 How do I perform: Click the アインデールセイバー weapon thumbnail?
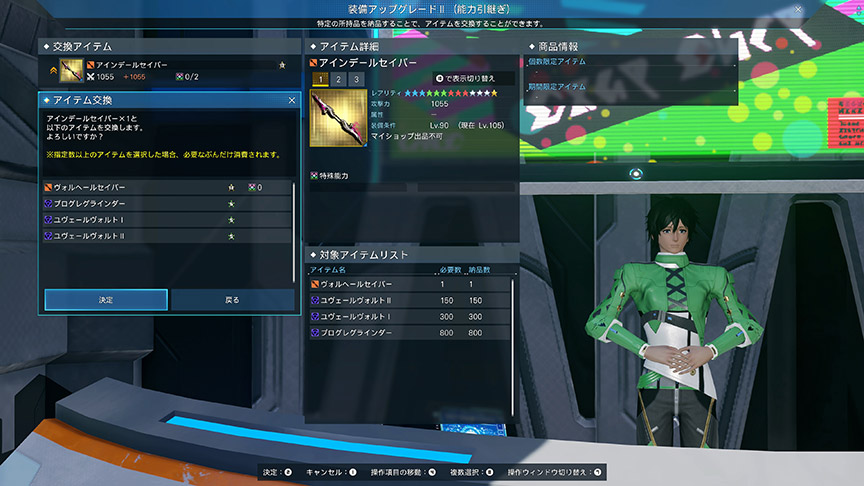pos(338,119)
